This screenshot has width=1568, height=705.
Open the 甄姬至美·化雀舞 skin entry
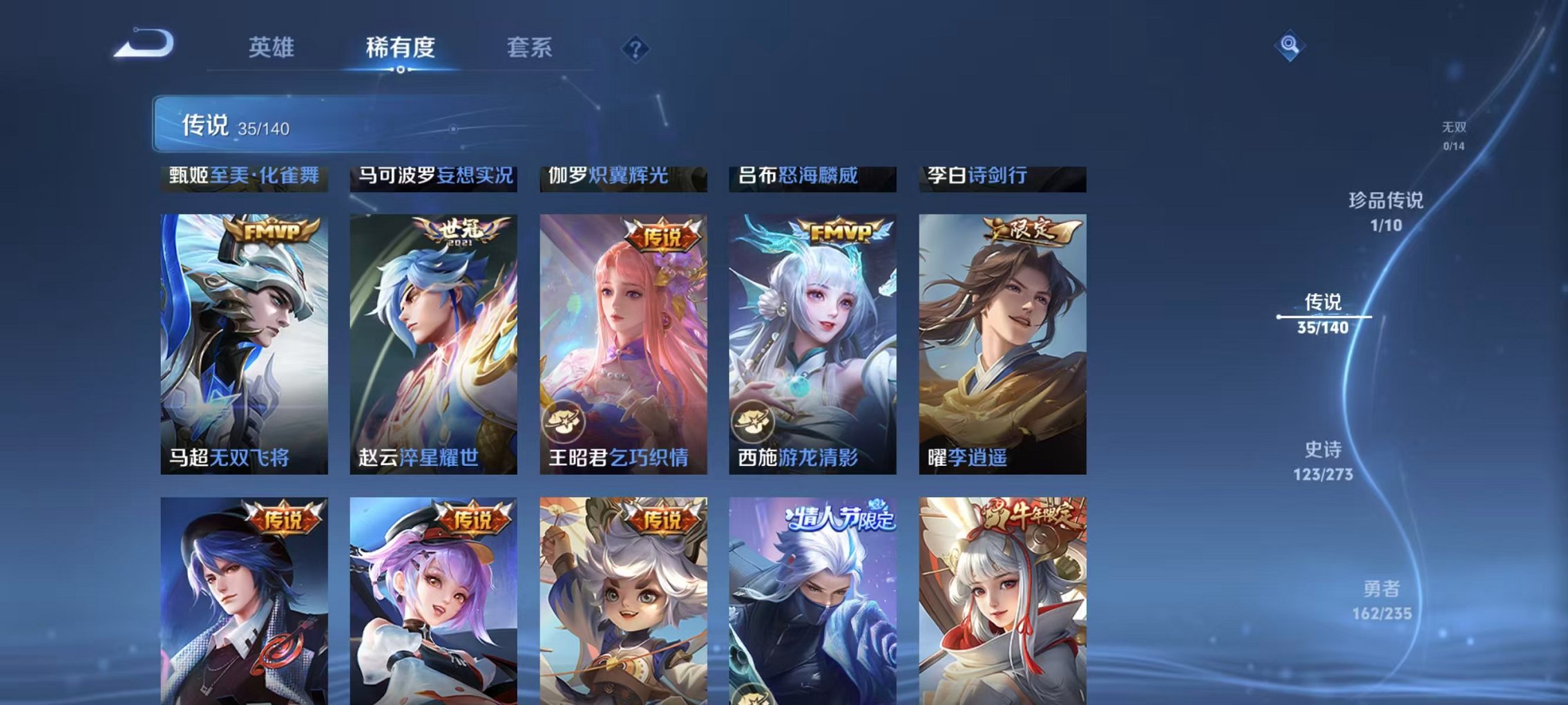(243, 178)
